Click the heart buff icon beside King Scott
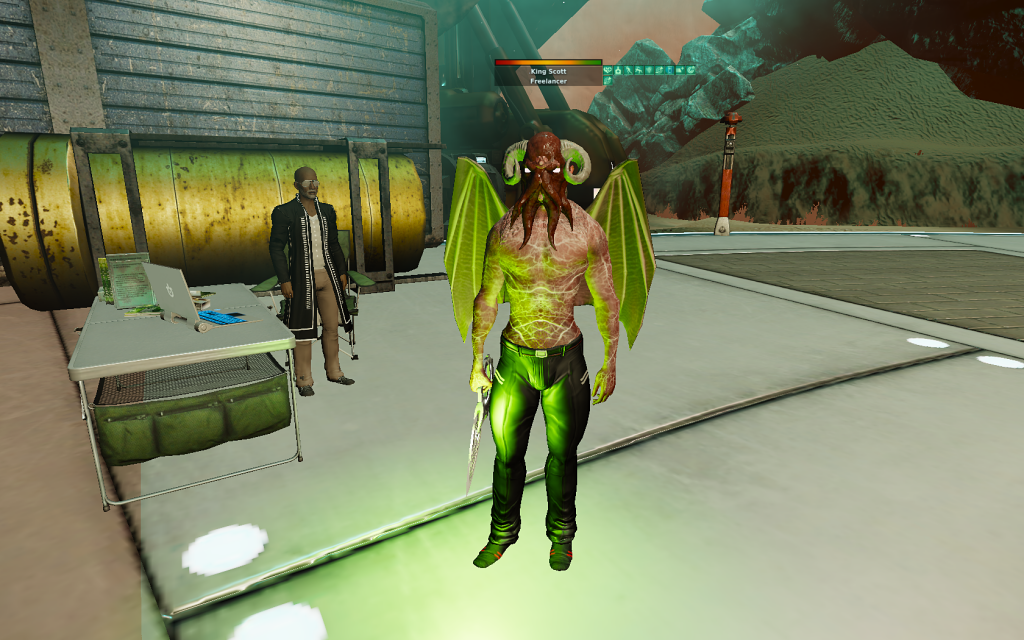Screen dimensions: 1024x640 click(x=608, y=70)
